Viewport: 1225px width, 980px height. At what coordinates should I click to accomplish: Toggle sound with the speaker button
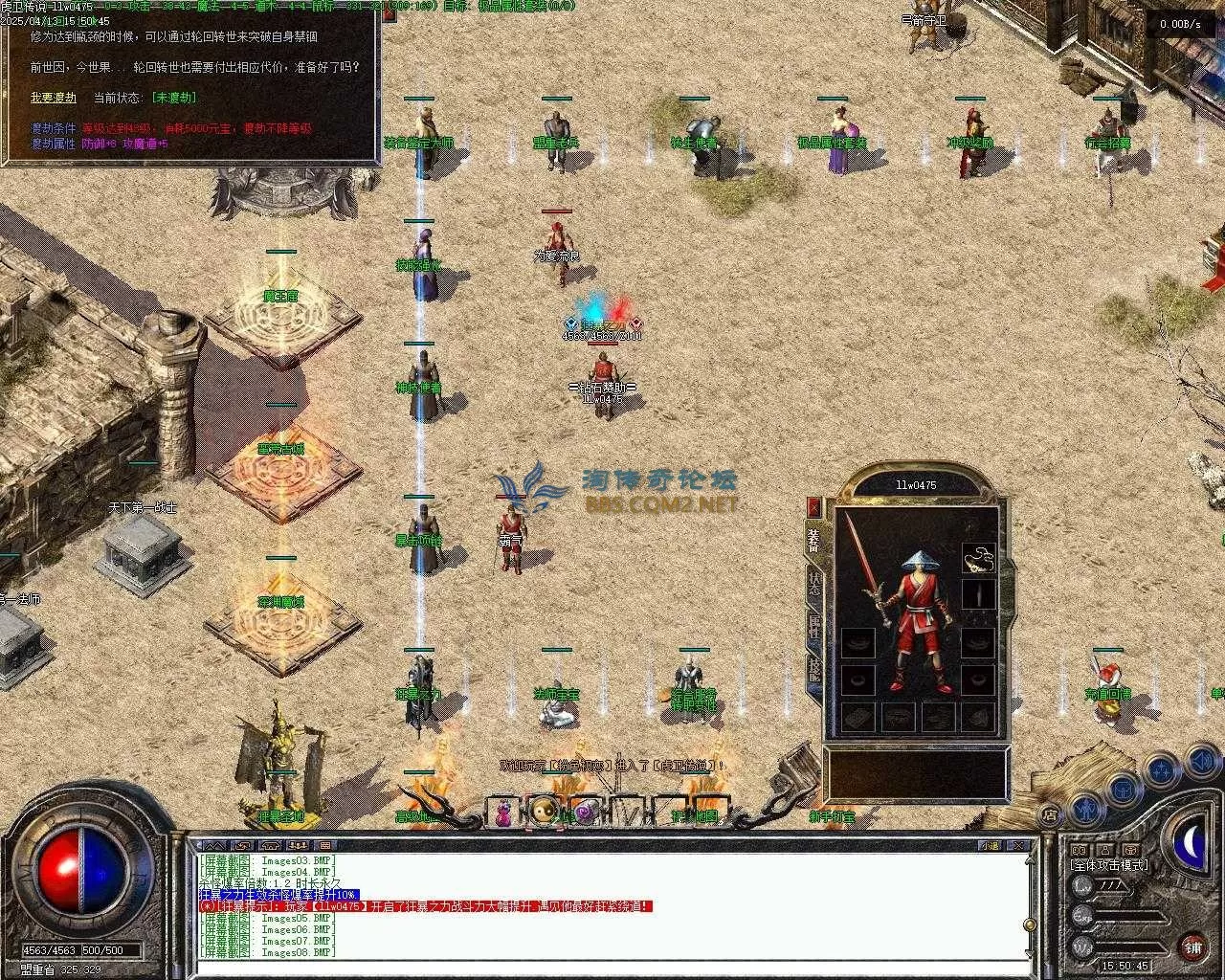pyautogui.click(x=1200, y=762)
